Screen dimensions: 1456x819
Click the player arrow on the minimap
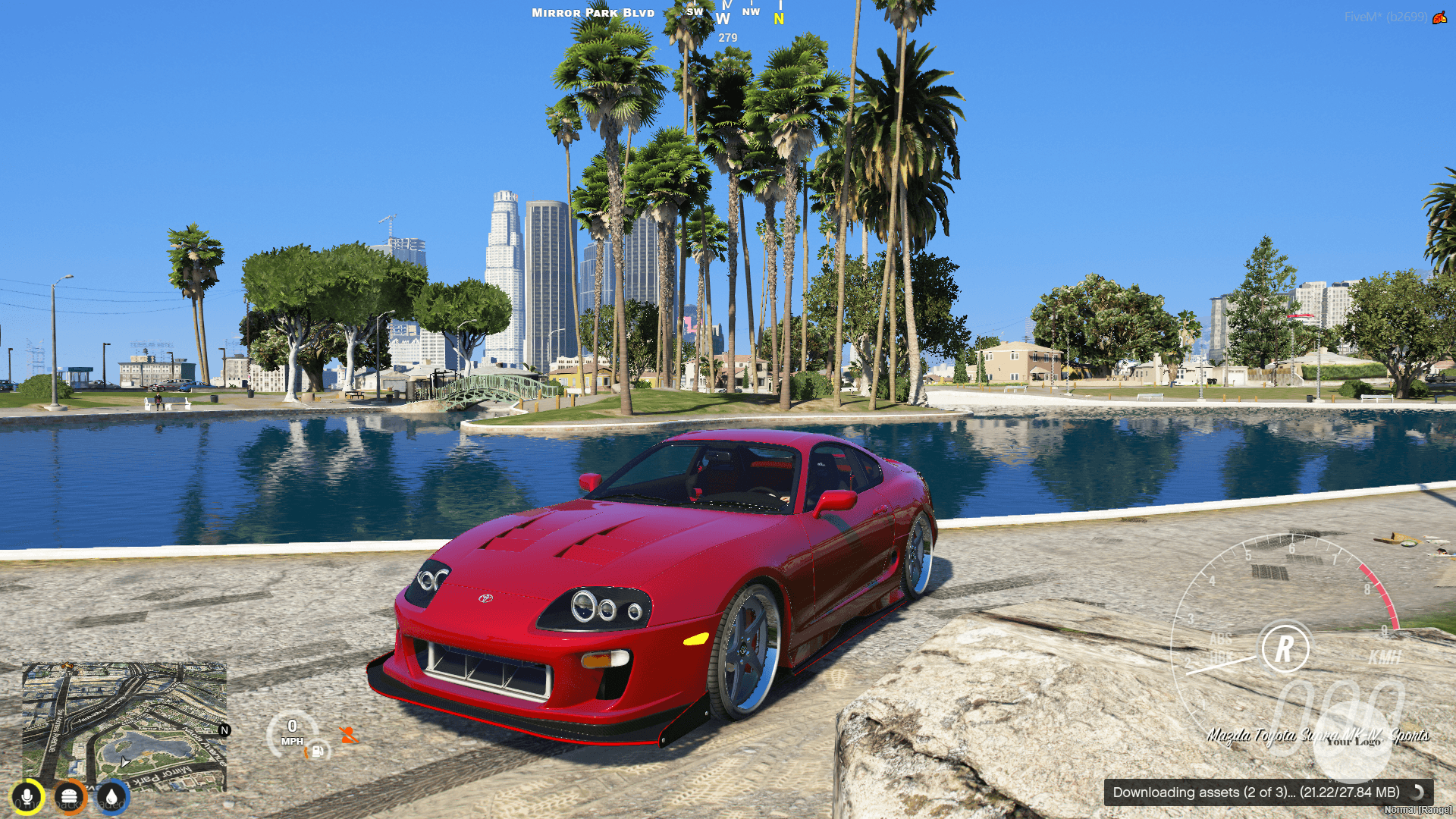(x=124, y=762)
